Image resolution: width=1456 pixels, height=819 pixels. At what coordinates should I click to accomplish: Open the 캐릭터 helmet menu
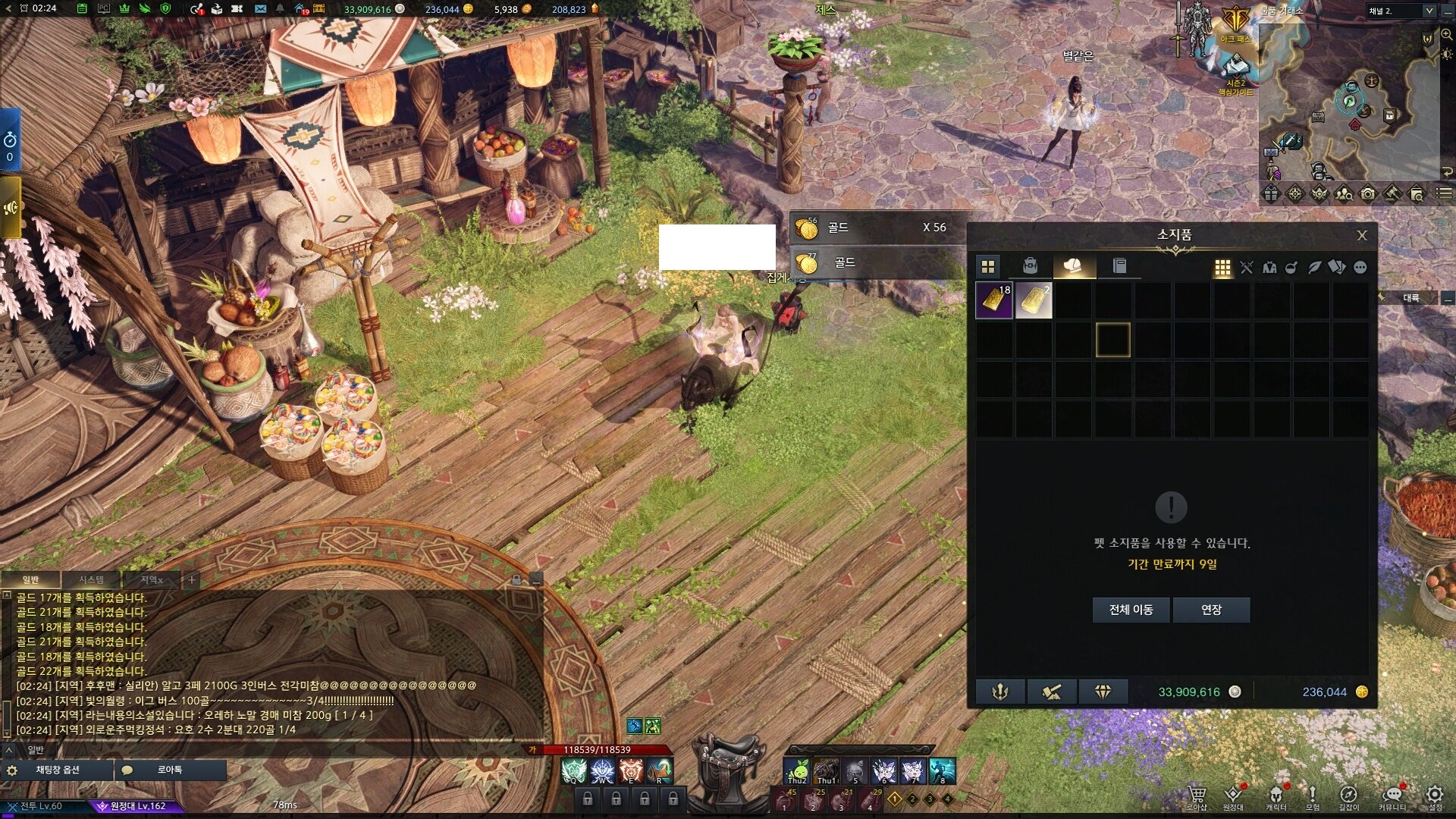point(1276,795)
